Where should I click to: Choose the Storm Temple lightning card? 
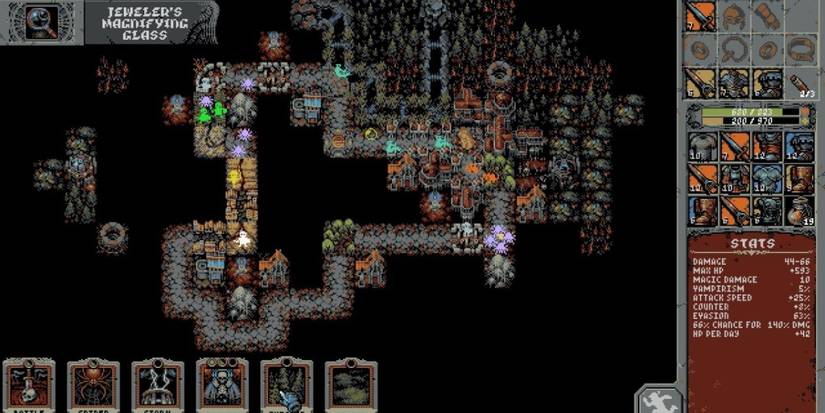(x=157, y=386)
